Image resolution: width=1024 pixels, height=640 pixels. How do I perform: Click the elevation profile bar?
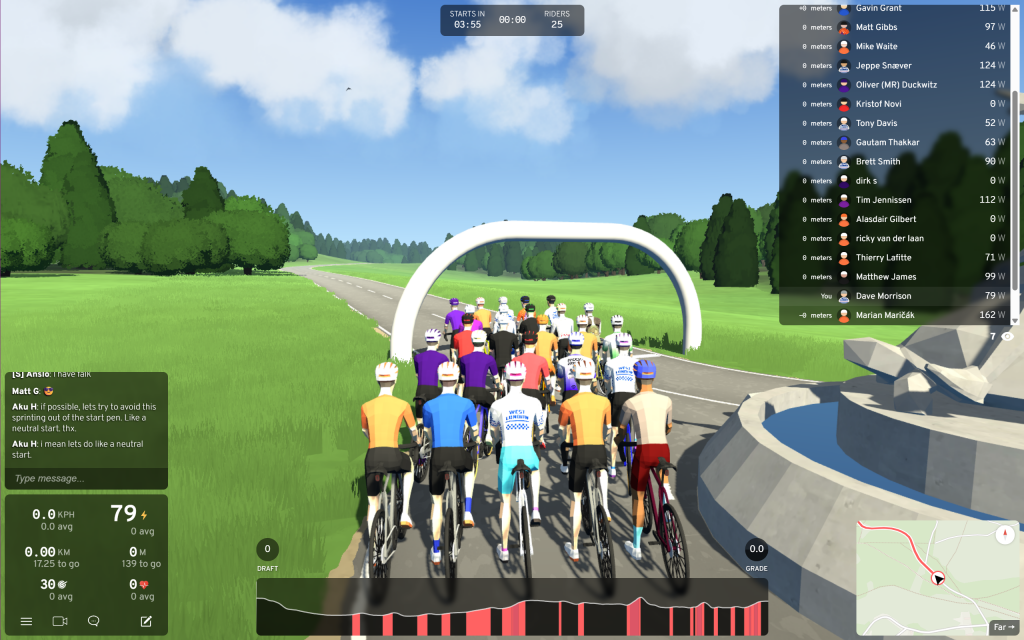pyautogui.click(x=511, y=606)
